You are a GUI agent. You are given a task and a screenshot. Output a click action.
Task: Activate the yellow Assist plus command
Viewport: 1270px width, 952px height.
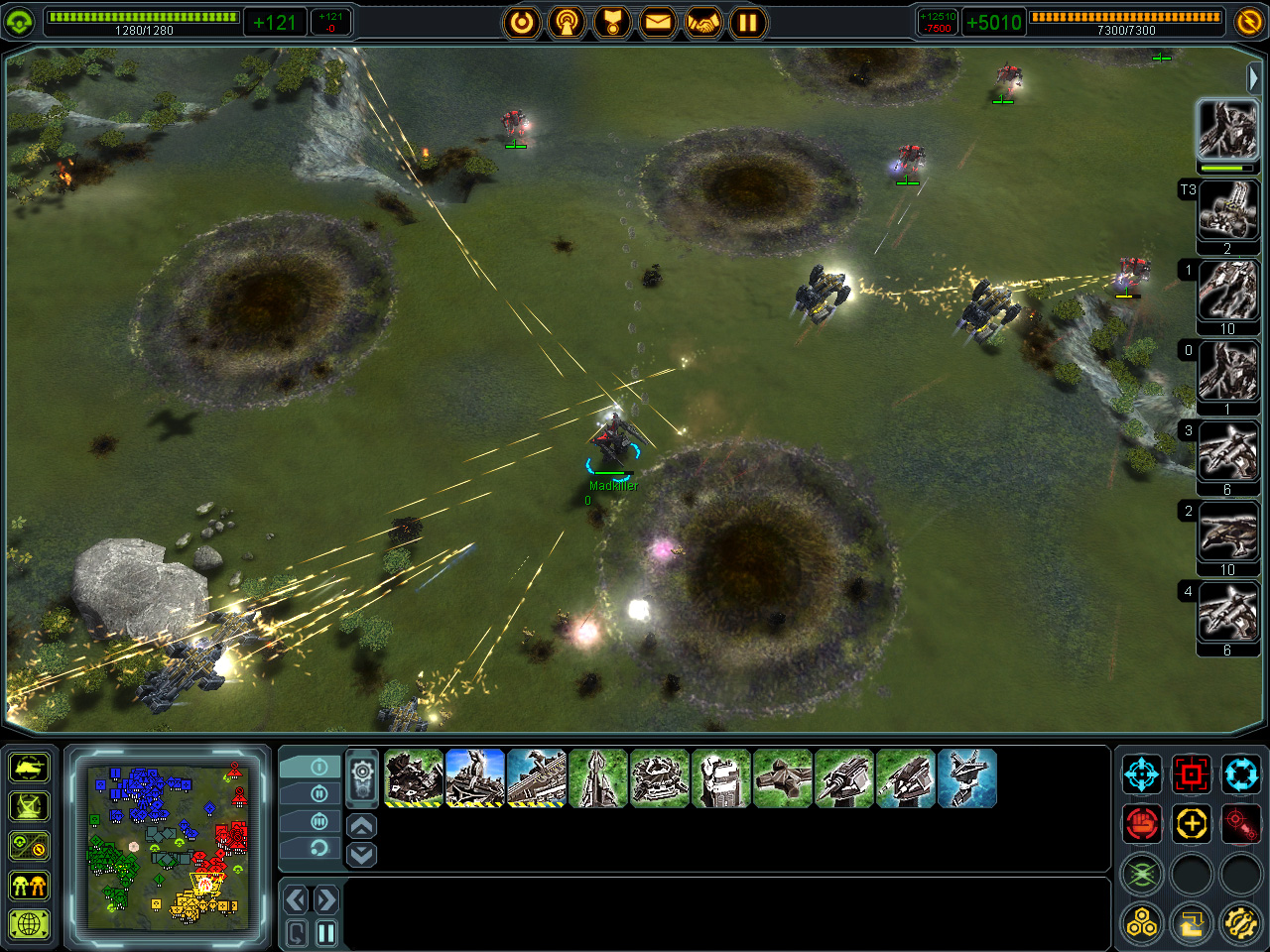(1191, 823)
